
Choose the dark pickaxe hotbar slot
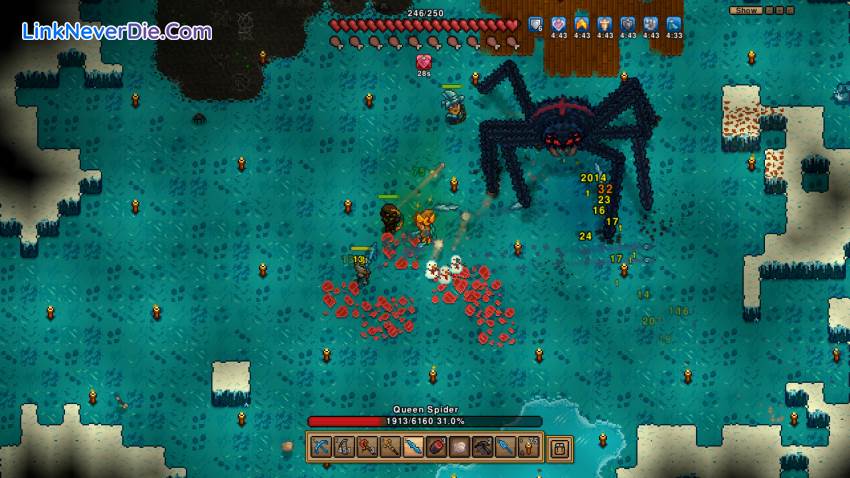click(483, 446)
